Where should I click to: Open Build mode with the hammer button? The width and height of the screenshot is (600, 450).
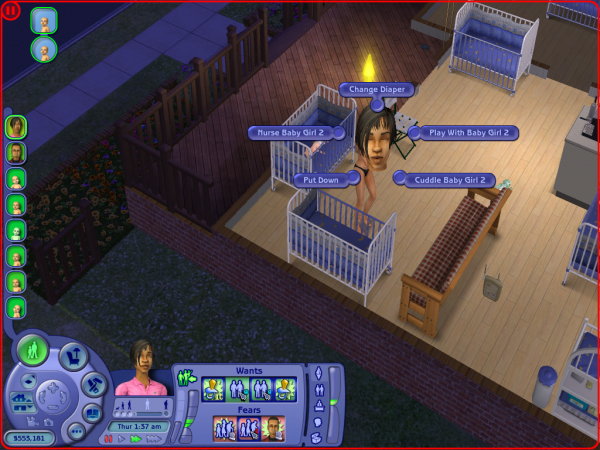pos(92,382)
